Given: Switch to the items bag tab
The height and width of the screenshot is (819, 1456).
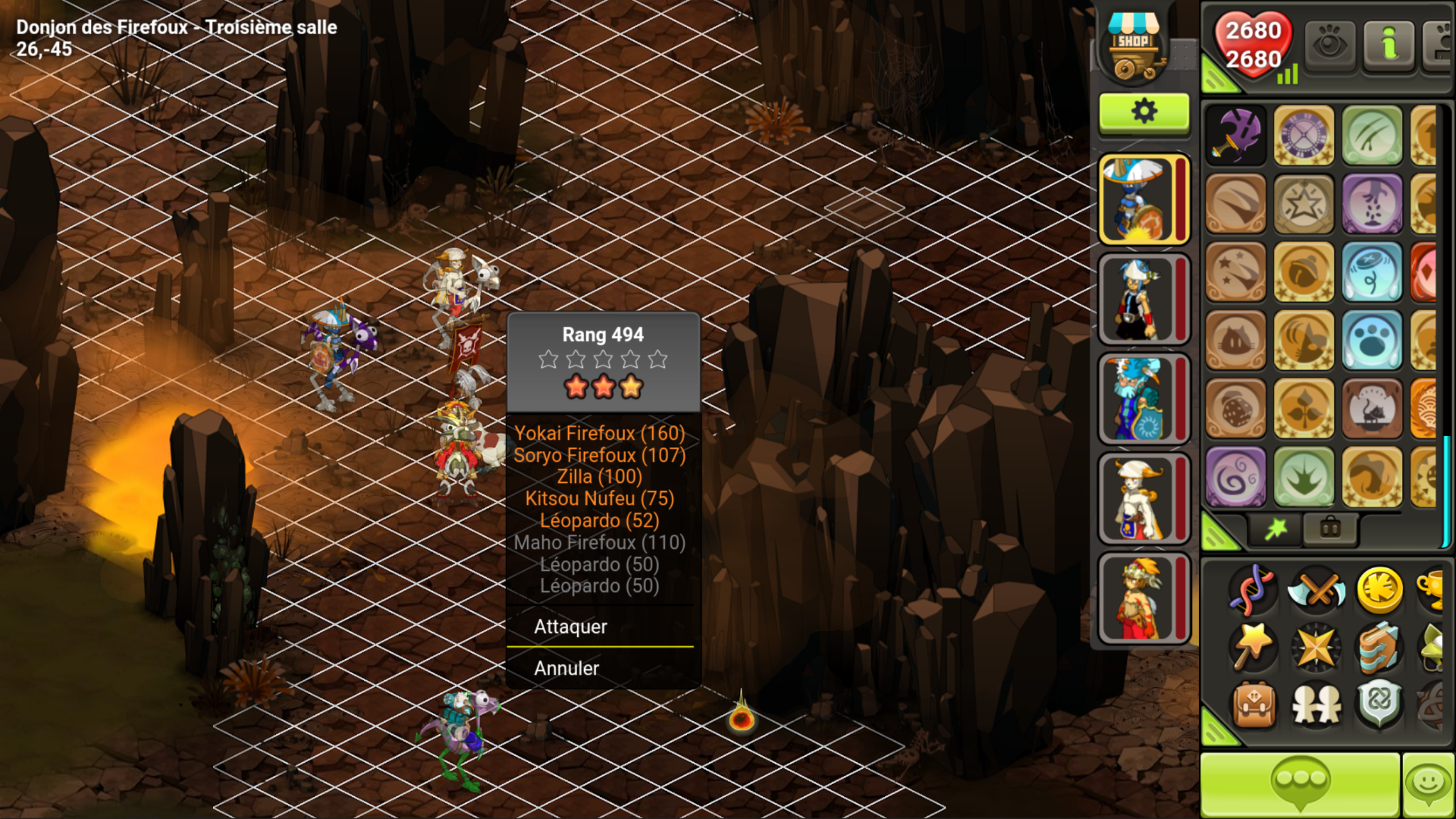Looking at the screenshot, I should point(1330,530).
